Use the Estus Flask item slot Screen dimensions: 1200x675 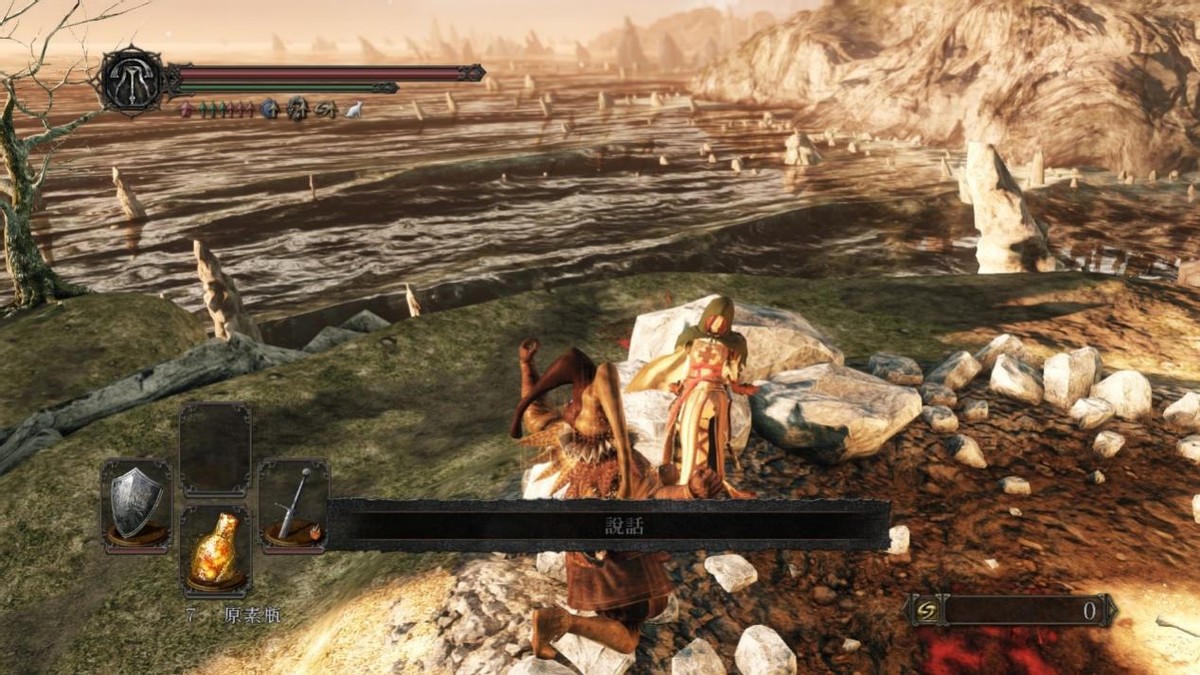[215, 551]
